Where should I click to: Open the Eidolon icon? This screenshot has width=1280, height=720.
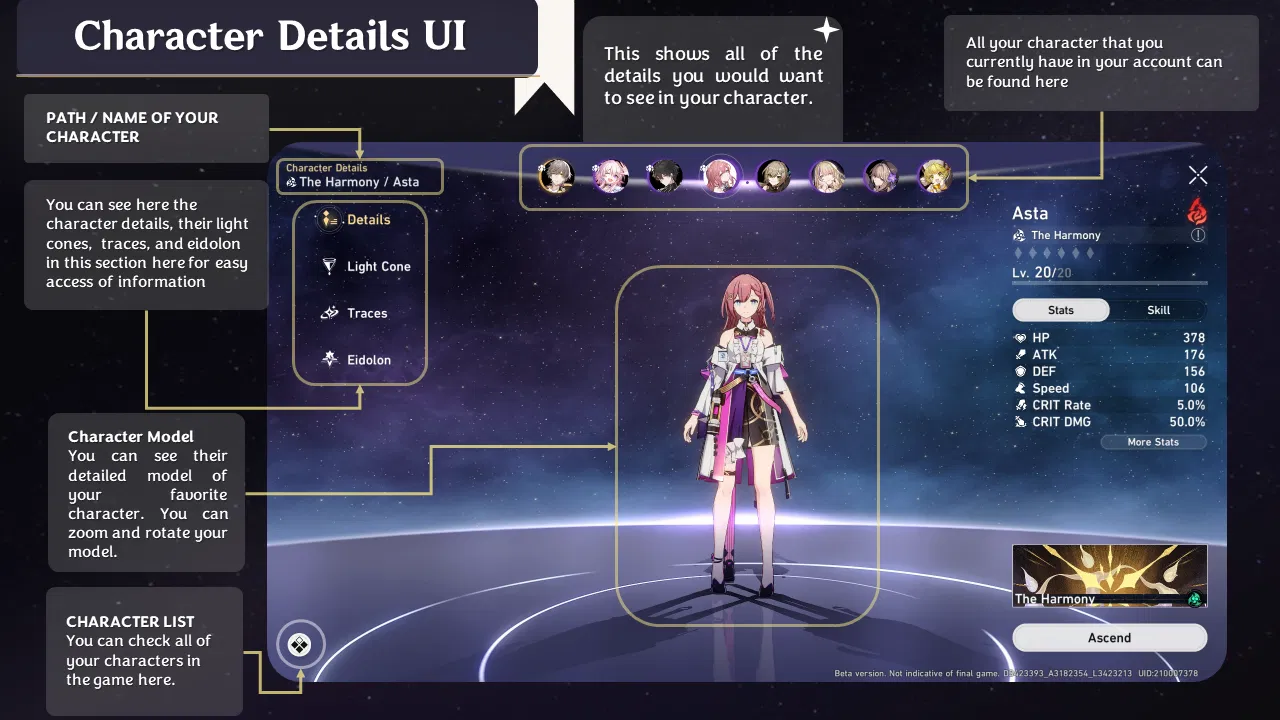click(x=331, y=359)
